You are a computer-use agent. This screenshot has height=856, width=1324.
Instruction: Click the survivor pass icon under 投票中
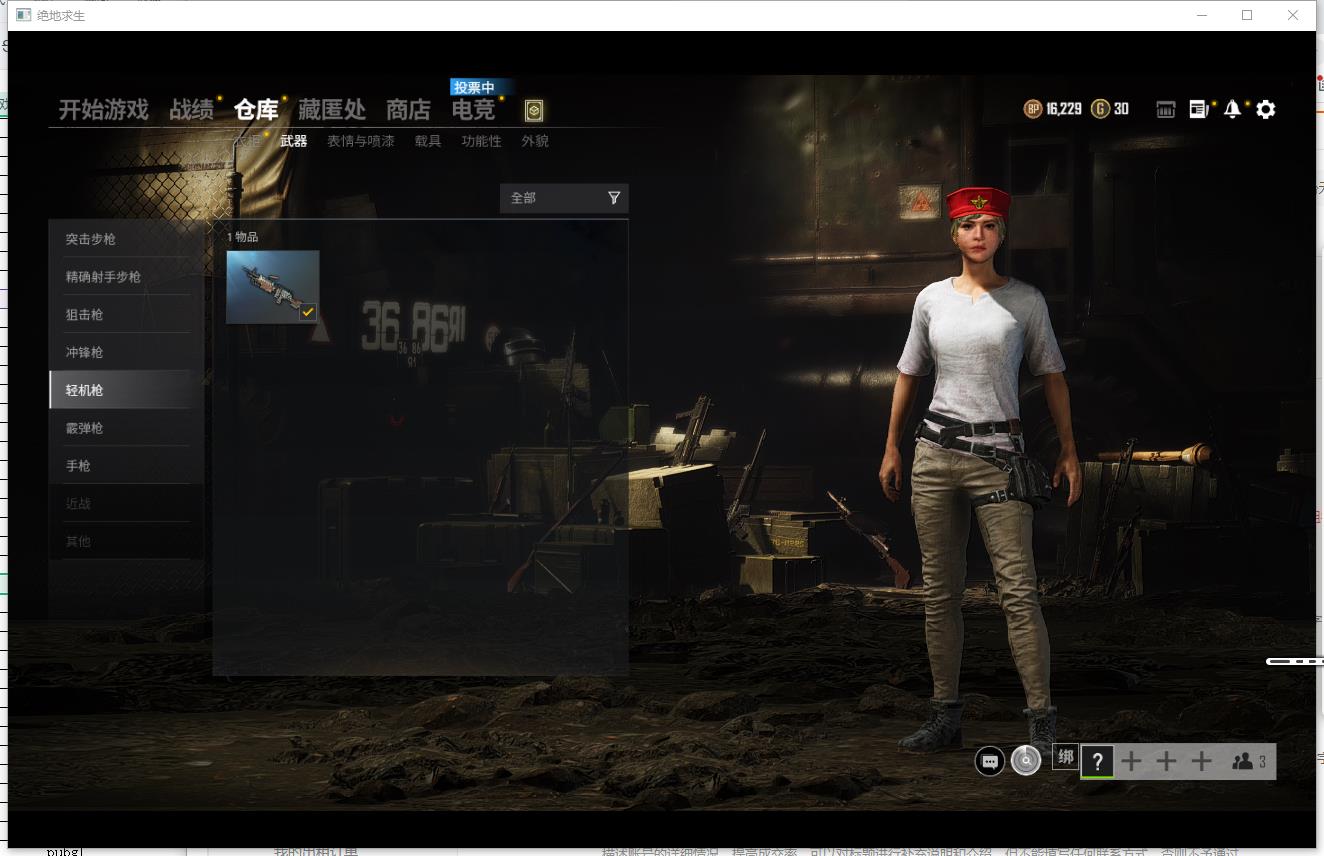click(x=534, y=112)
